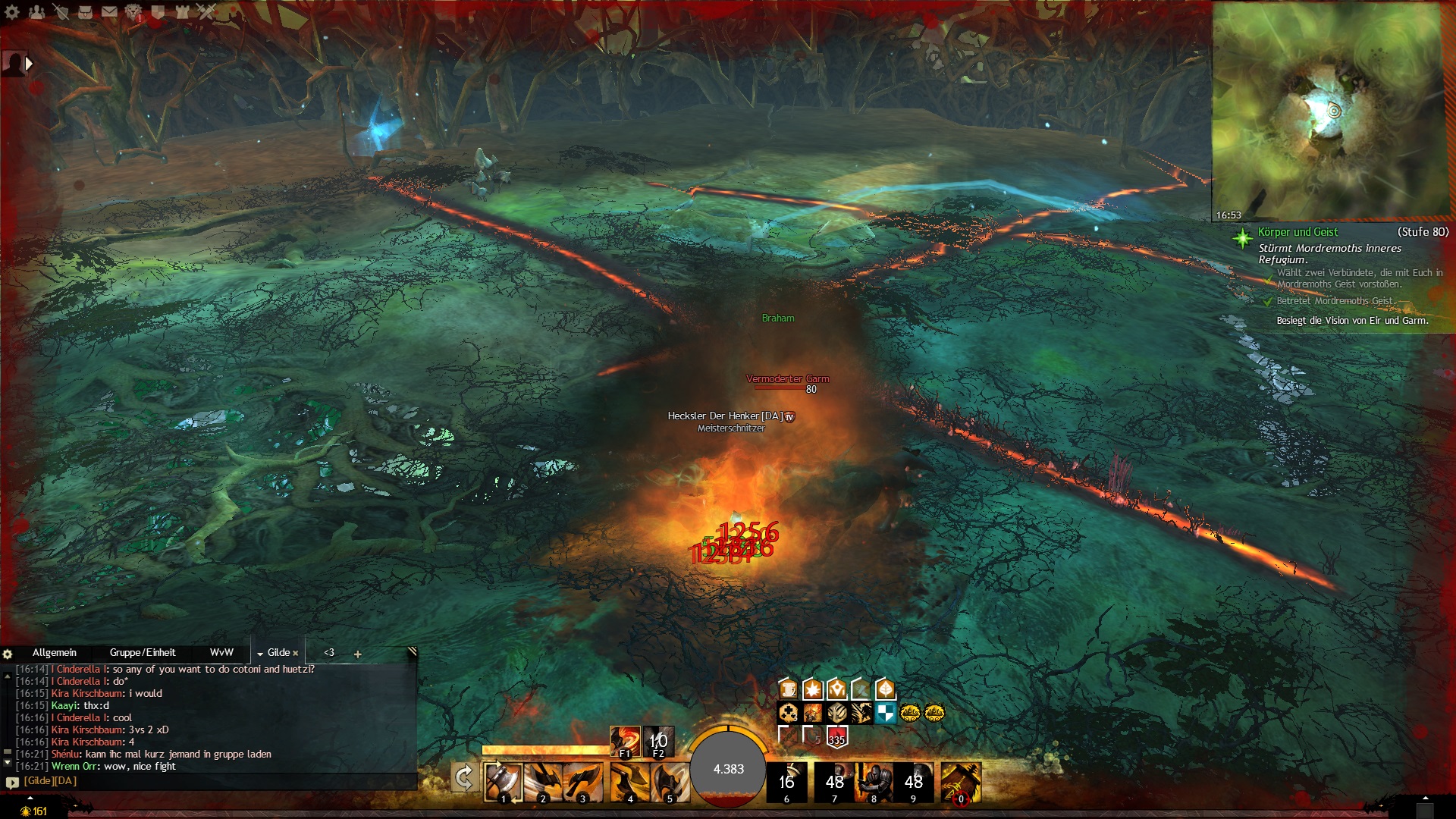Expand the party portrait arrow

click(30, 64)
